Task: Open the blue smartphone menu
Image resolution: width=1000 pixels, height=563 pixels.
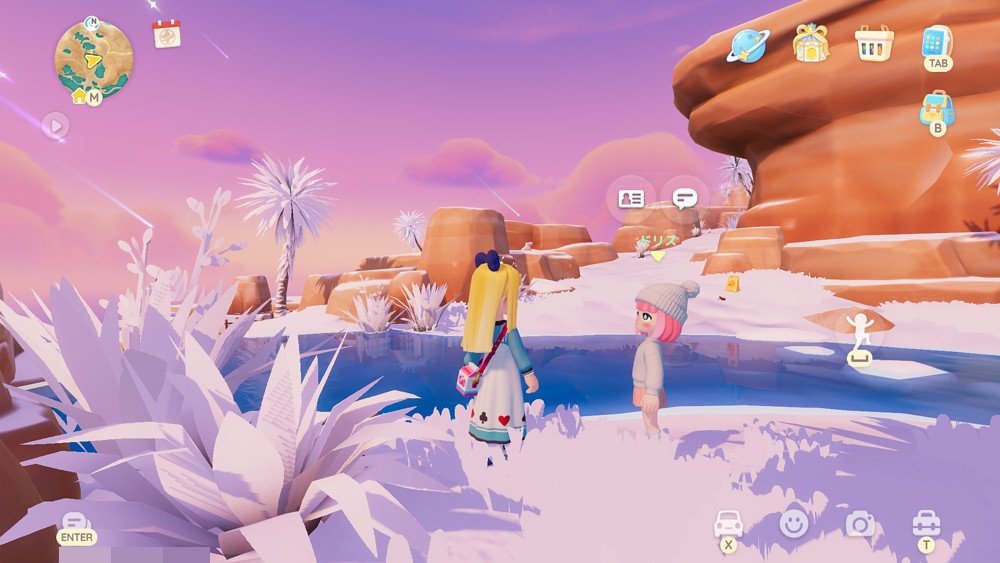Action: 937,42
